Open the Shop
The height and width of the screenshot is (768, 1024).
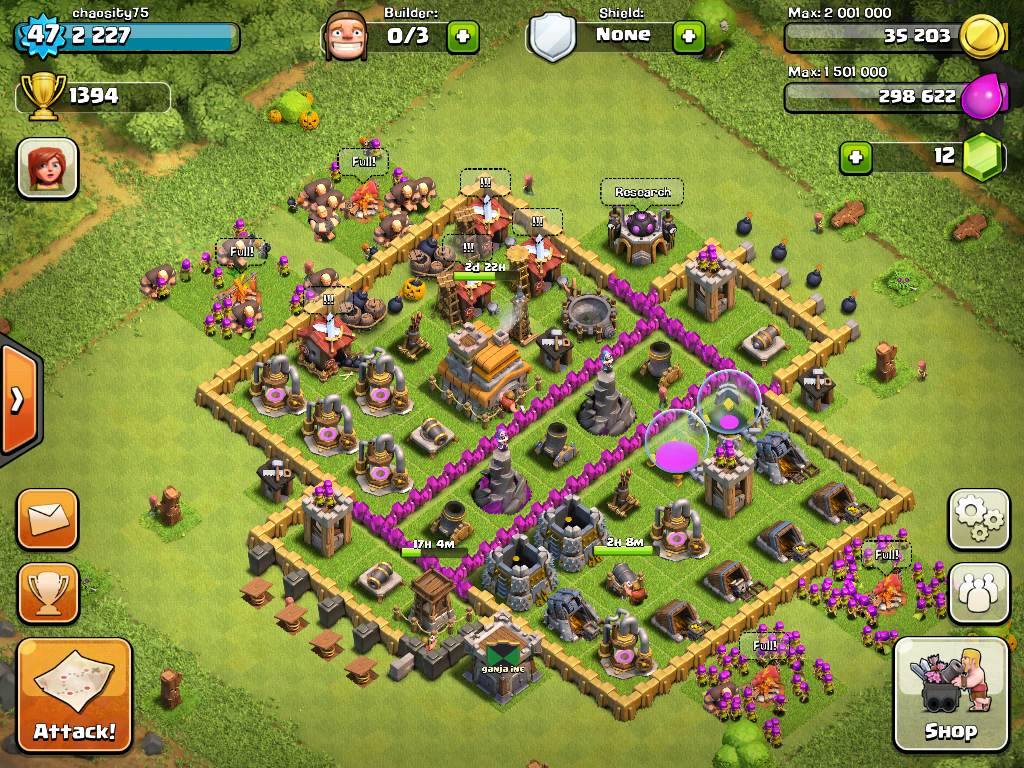click(950, 693)
